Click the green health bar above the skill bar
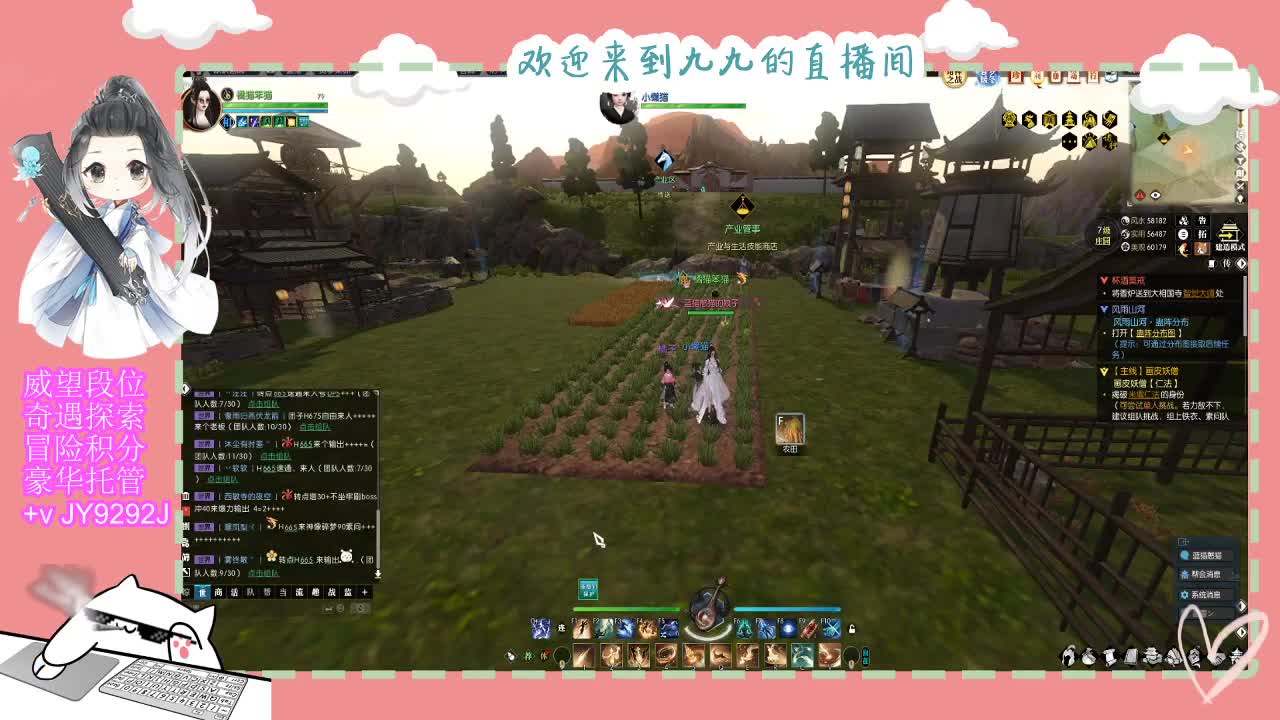This screenshot has height=720, width=1280. click(625, 609)
